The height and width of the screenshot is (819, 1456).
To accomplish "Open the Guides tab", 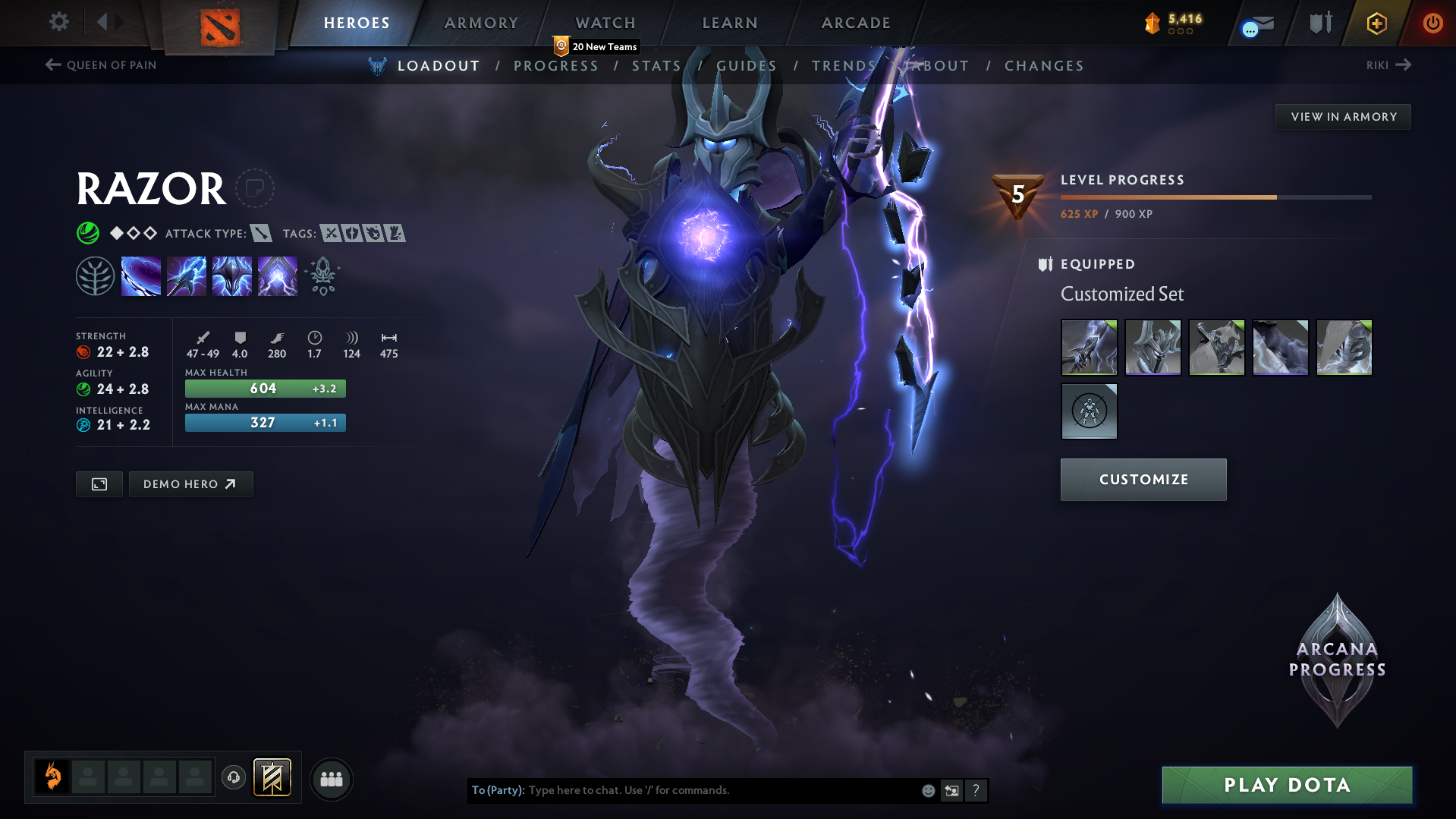I will [x=747, y=66].
